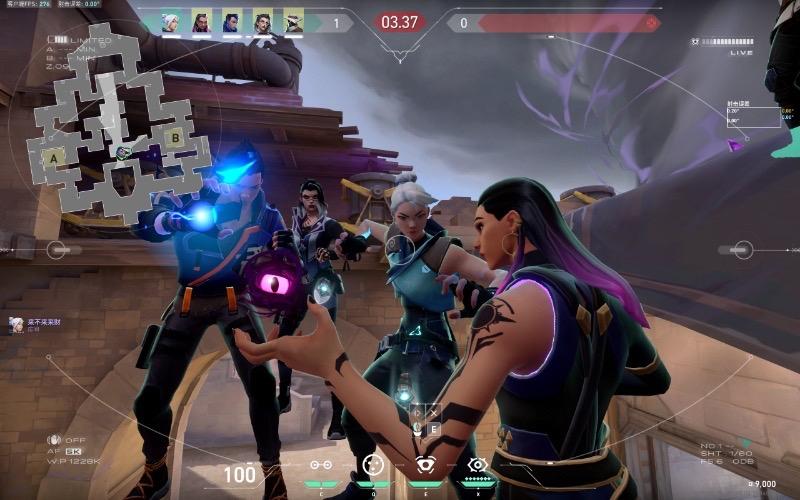Select the B site marker on minimap

point(174,138)
